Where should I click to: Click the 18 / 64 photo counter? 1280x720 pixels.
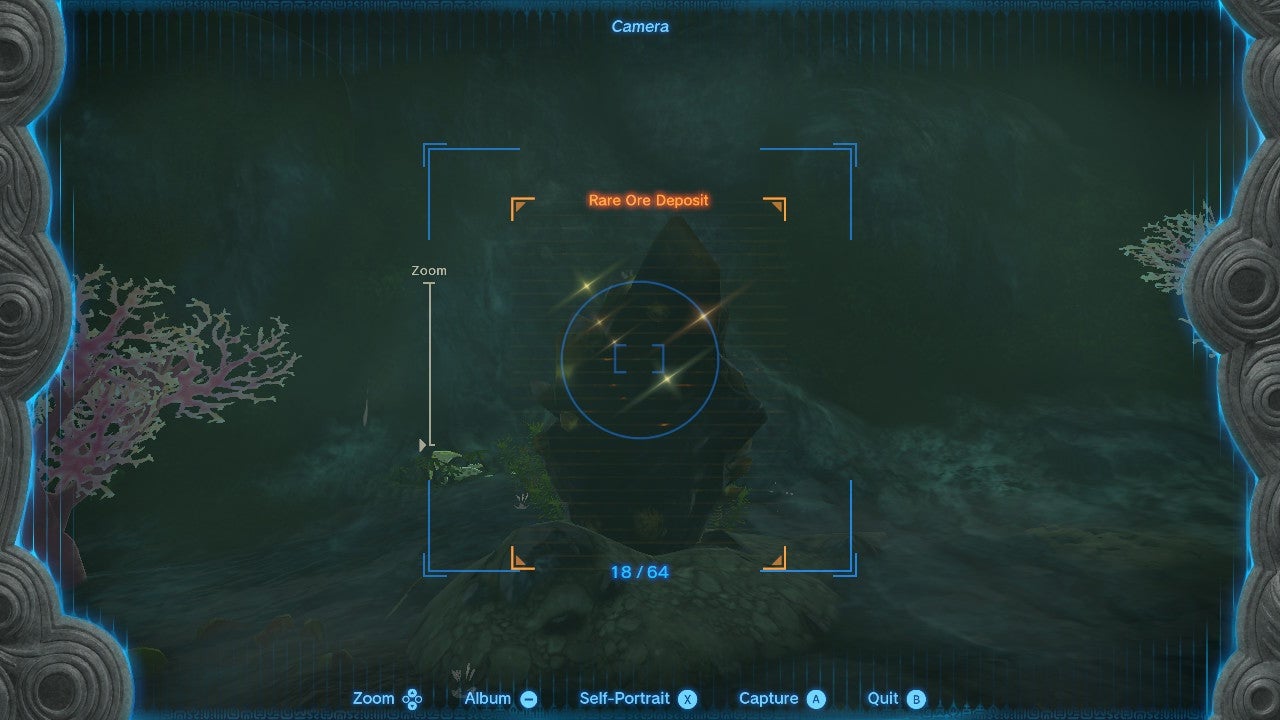[640, 572]
